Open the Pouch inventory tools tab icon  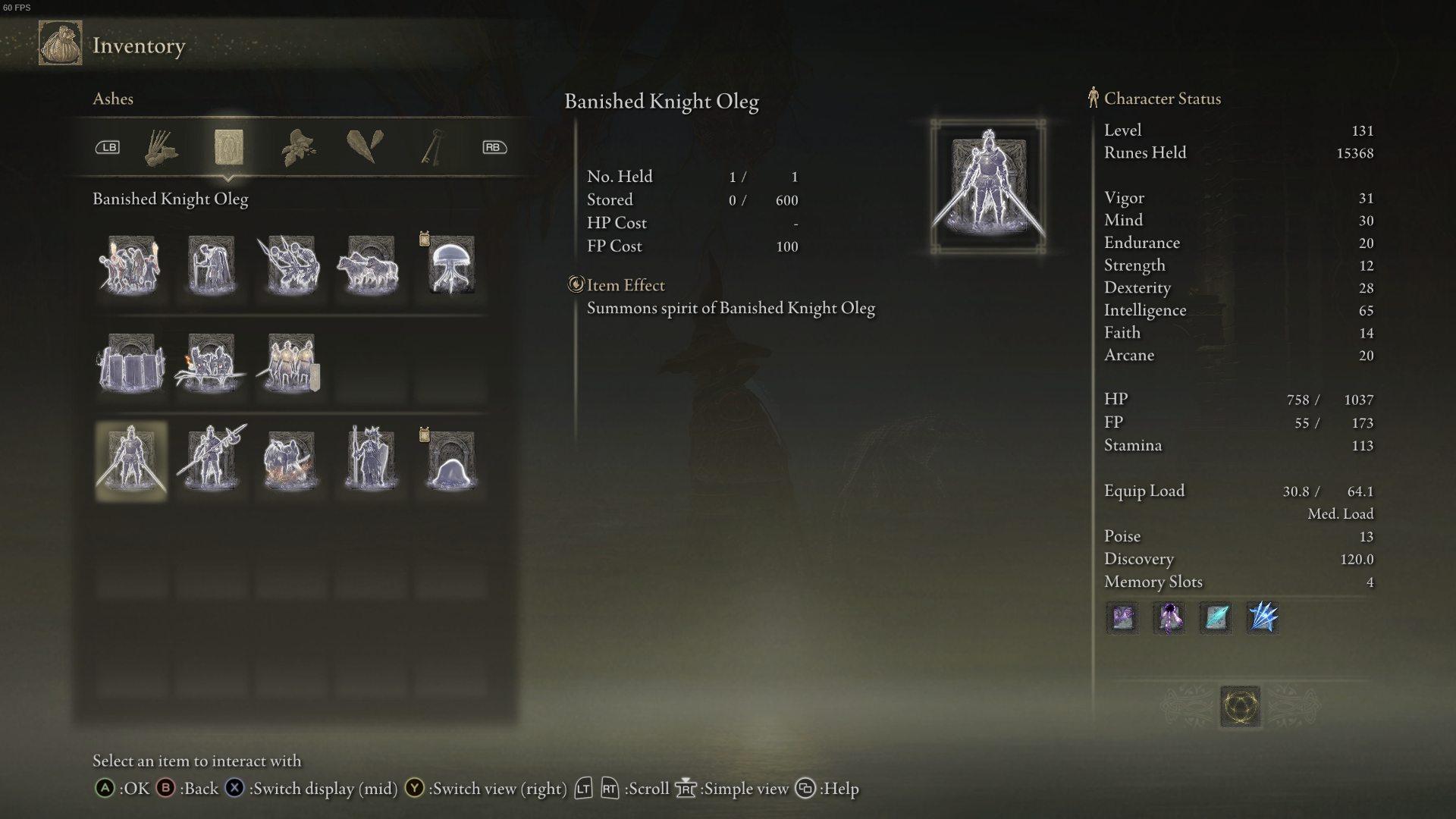click(161, 148)
